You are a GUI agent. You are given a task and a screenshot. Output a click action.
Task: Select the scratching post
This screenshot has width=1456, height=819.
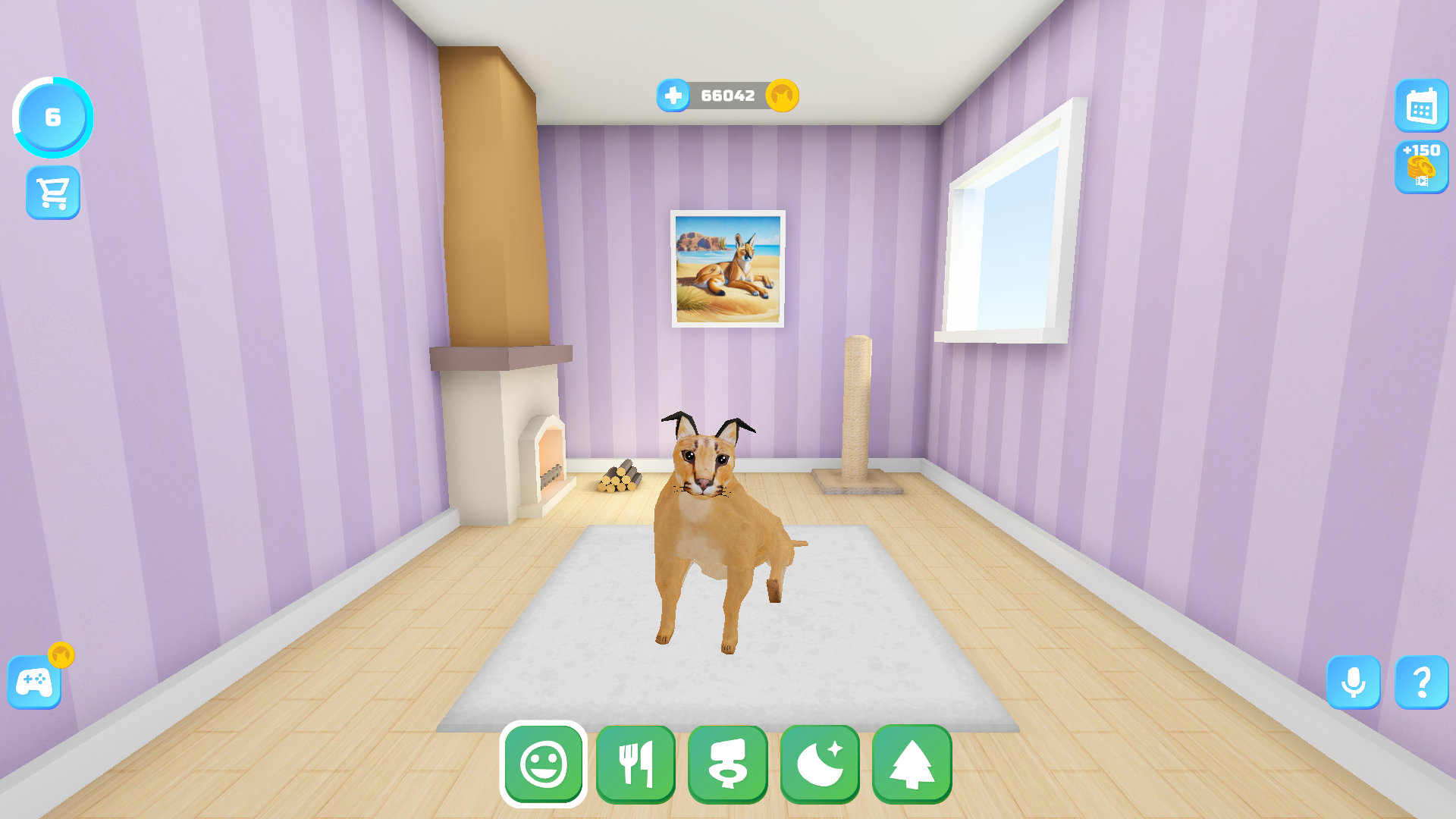[x=855, y=413]
